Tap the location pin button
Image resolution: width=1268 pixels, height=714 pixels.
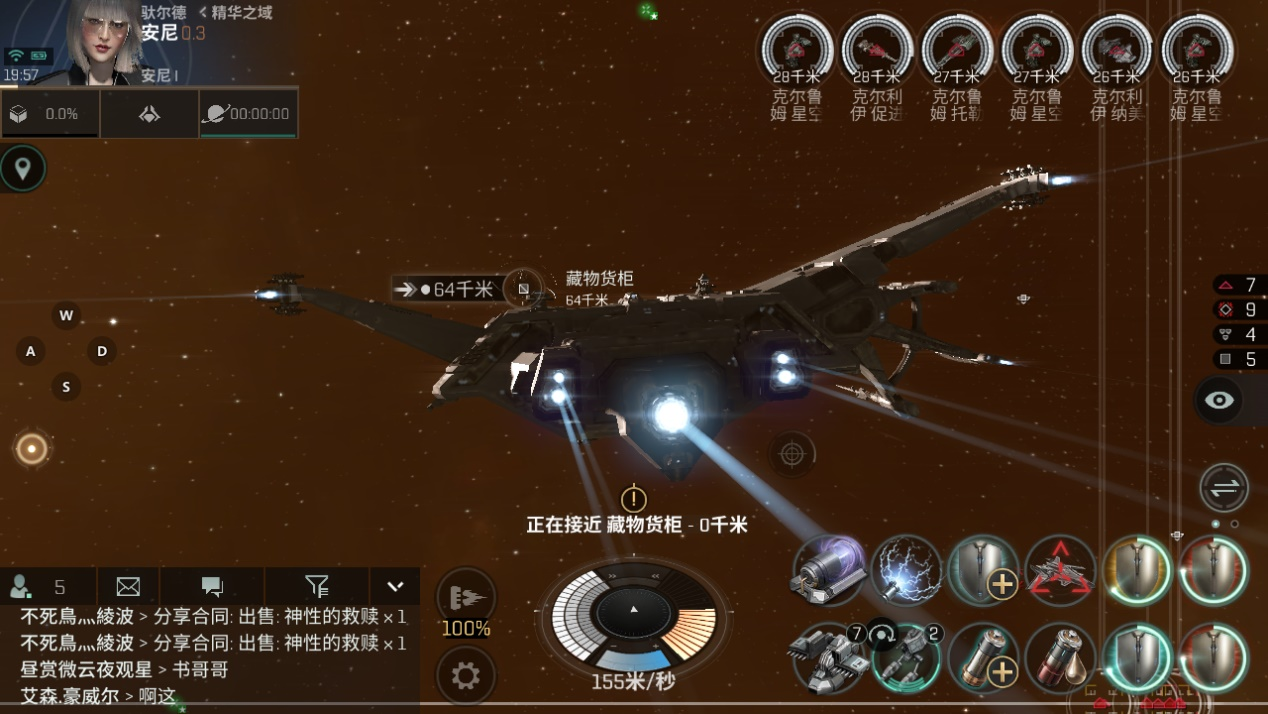tap(23, 168)
